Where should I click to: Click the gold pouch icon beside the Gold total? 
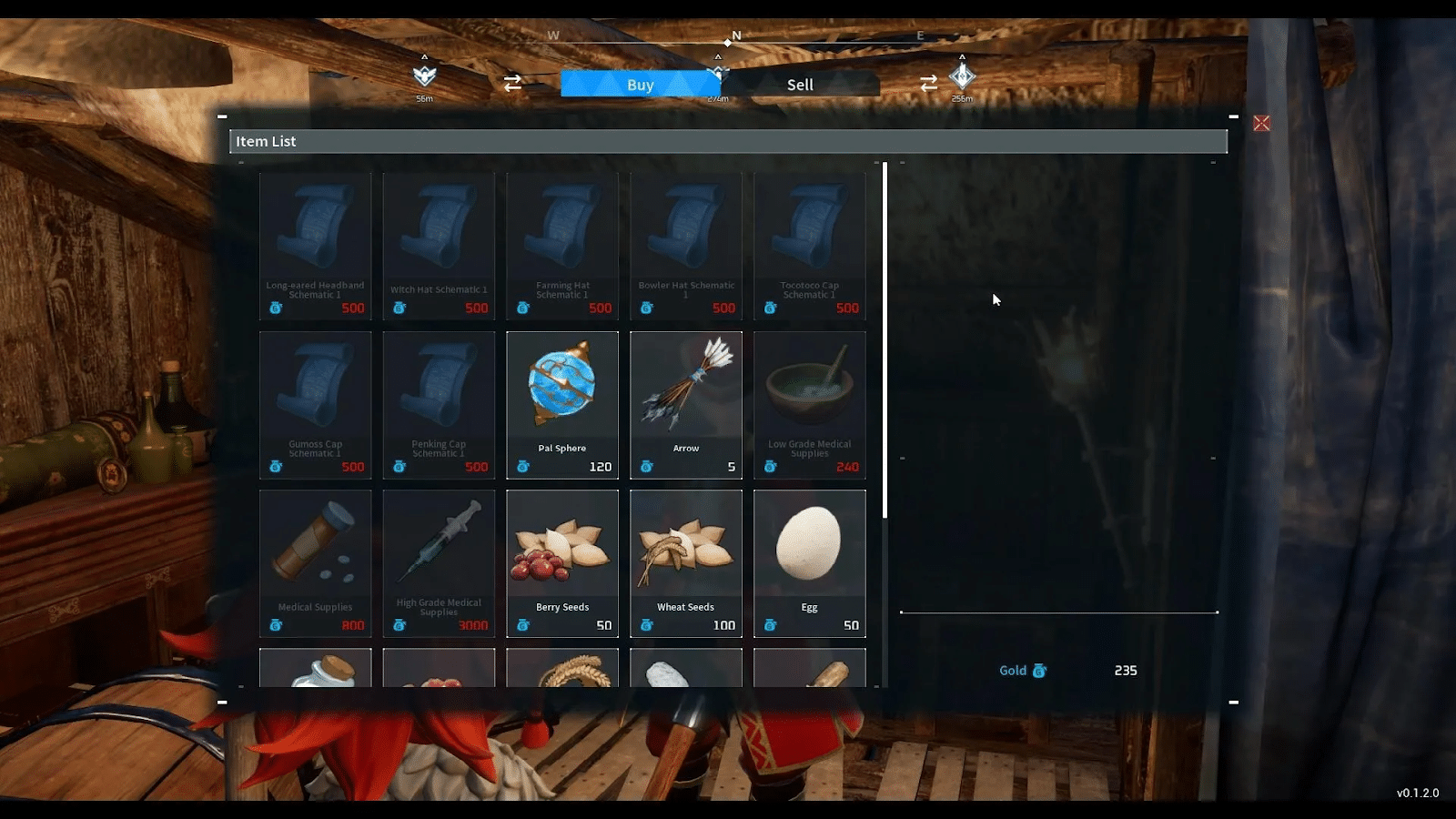pos(1037,671)
